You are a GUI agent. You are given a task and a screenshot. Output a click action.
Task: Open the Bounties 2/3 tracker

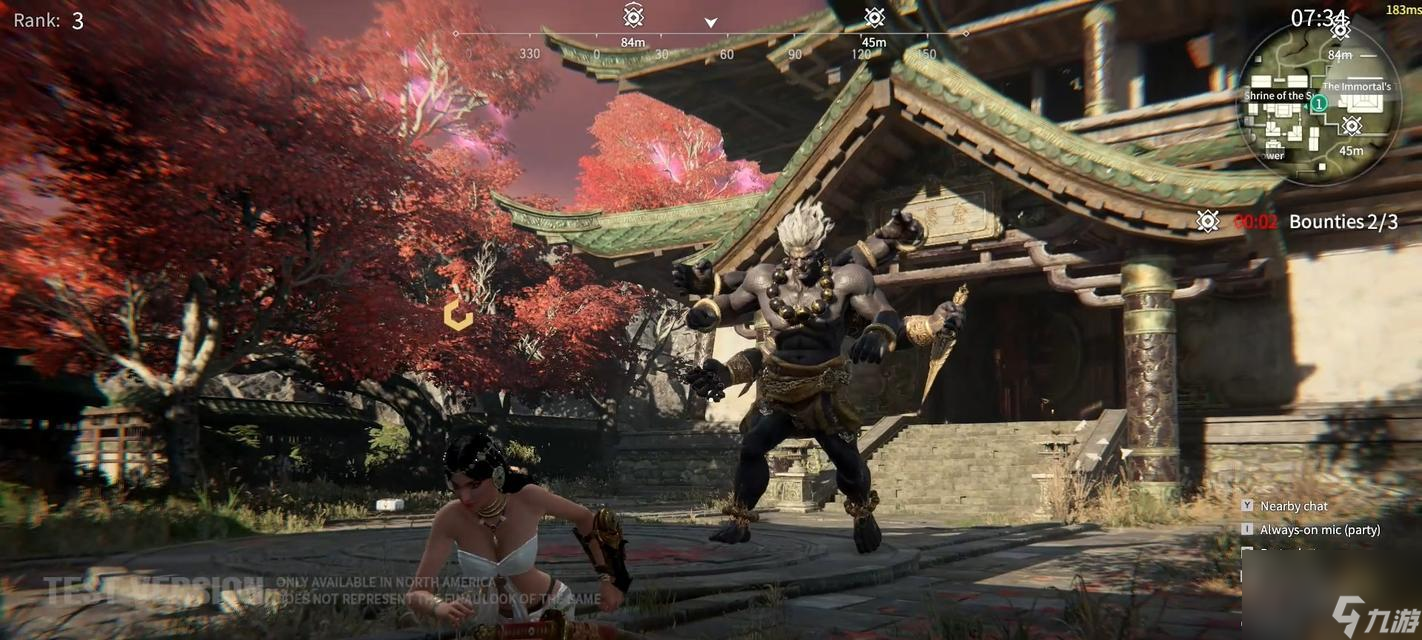point(1342,222)
